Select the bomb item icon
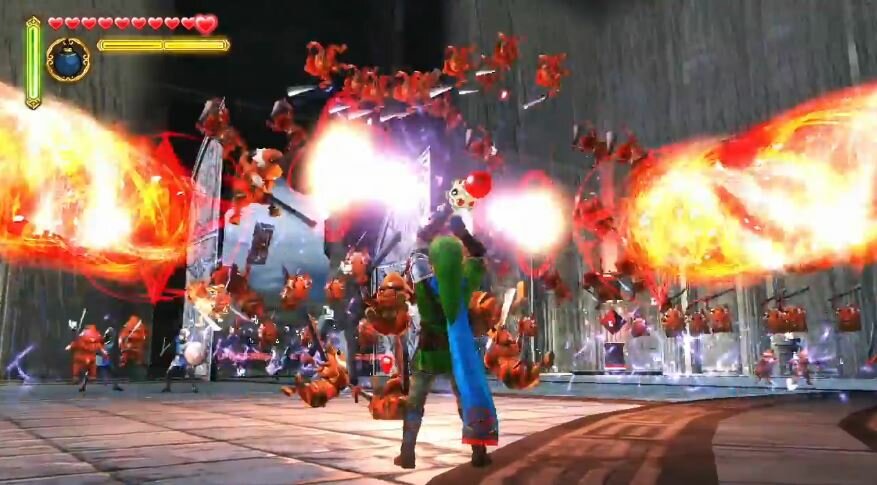Screen dimensions: 877x485 68,60
